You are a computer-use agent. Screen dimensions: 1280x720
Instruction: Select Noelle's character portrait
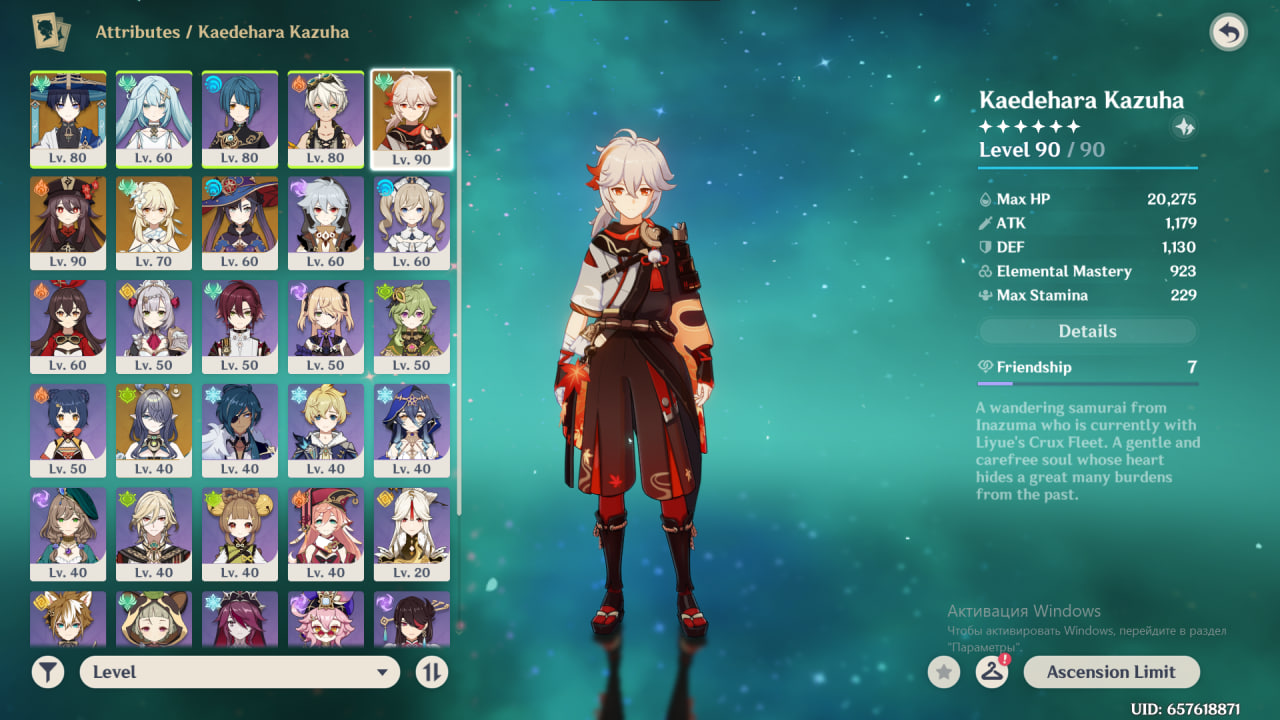coord(154,326)
